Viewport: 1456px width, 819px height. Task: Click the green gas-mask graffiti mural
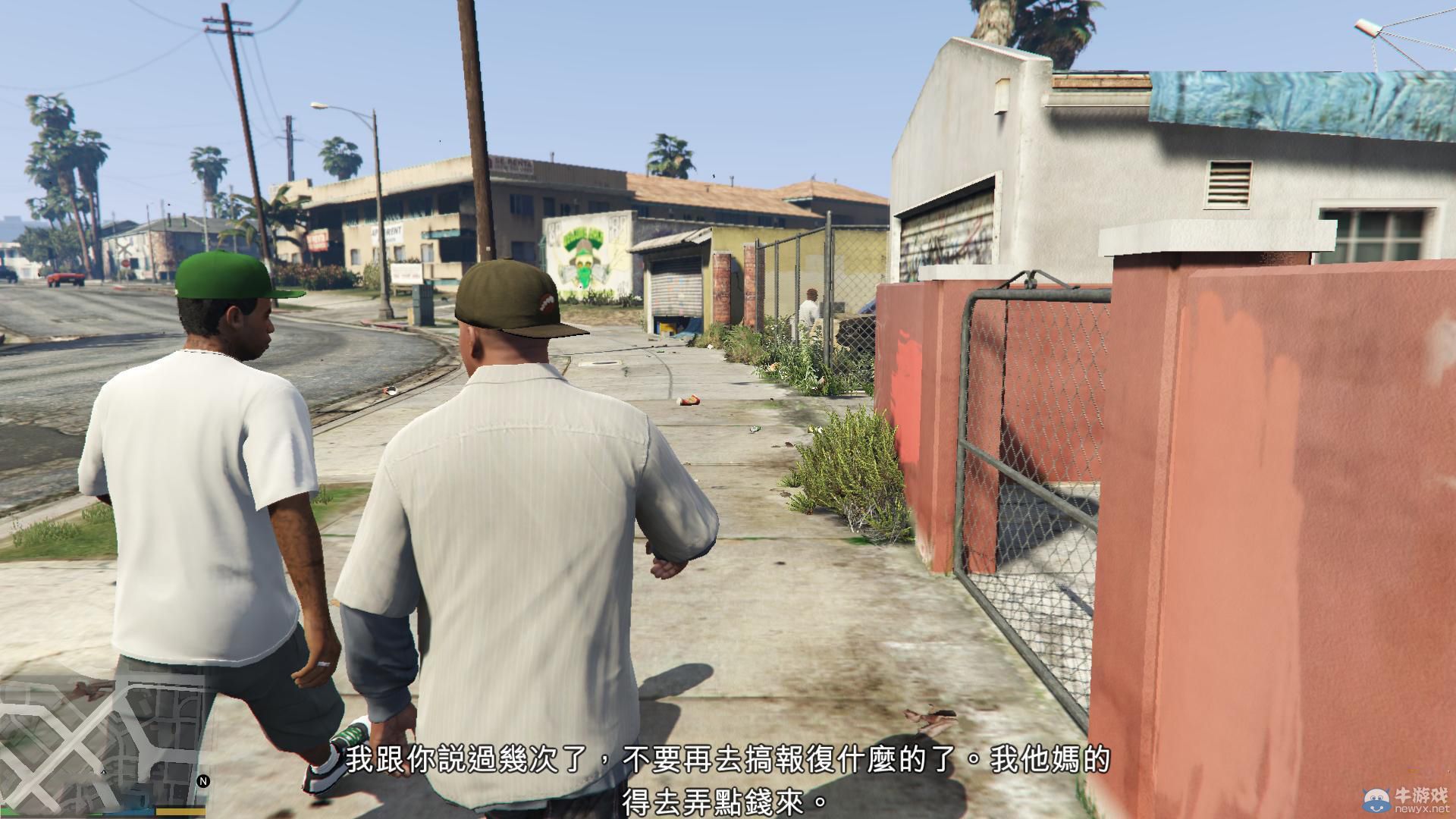coord(584,258)
